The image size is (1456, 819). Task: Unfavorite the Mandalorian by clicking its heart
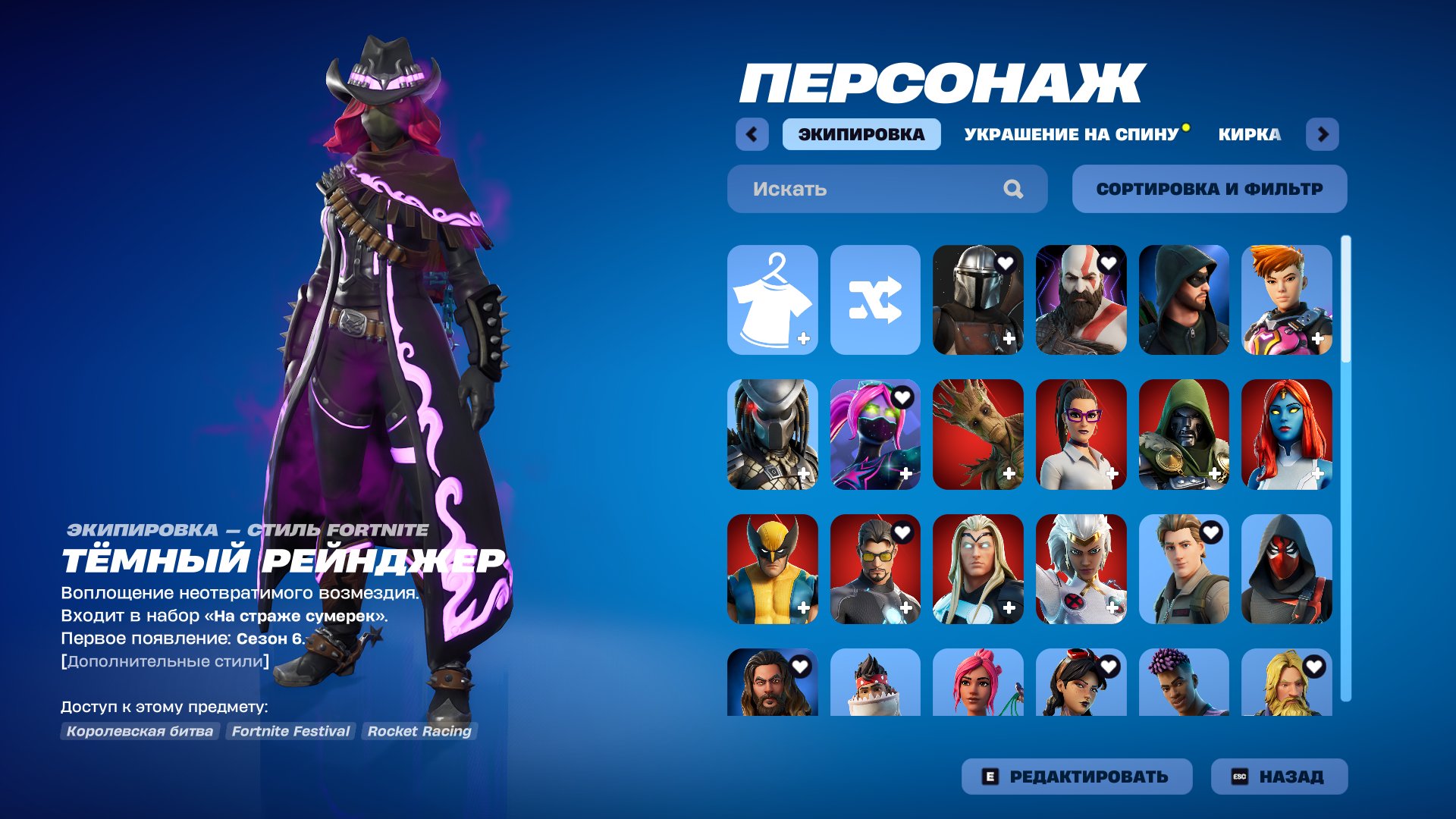[x=1005, y=262]
